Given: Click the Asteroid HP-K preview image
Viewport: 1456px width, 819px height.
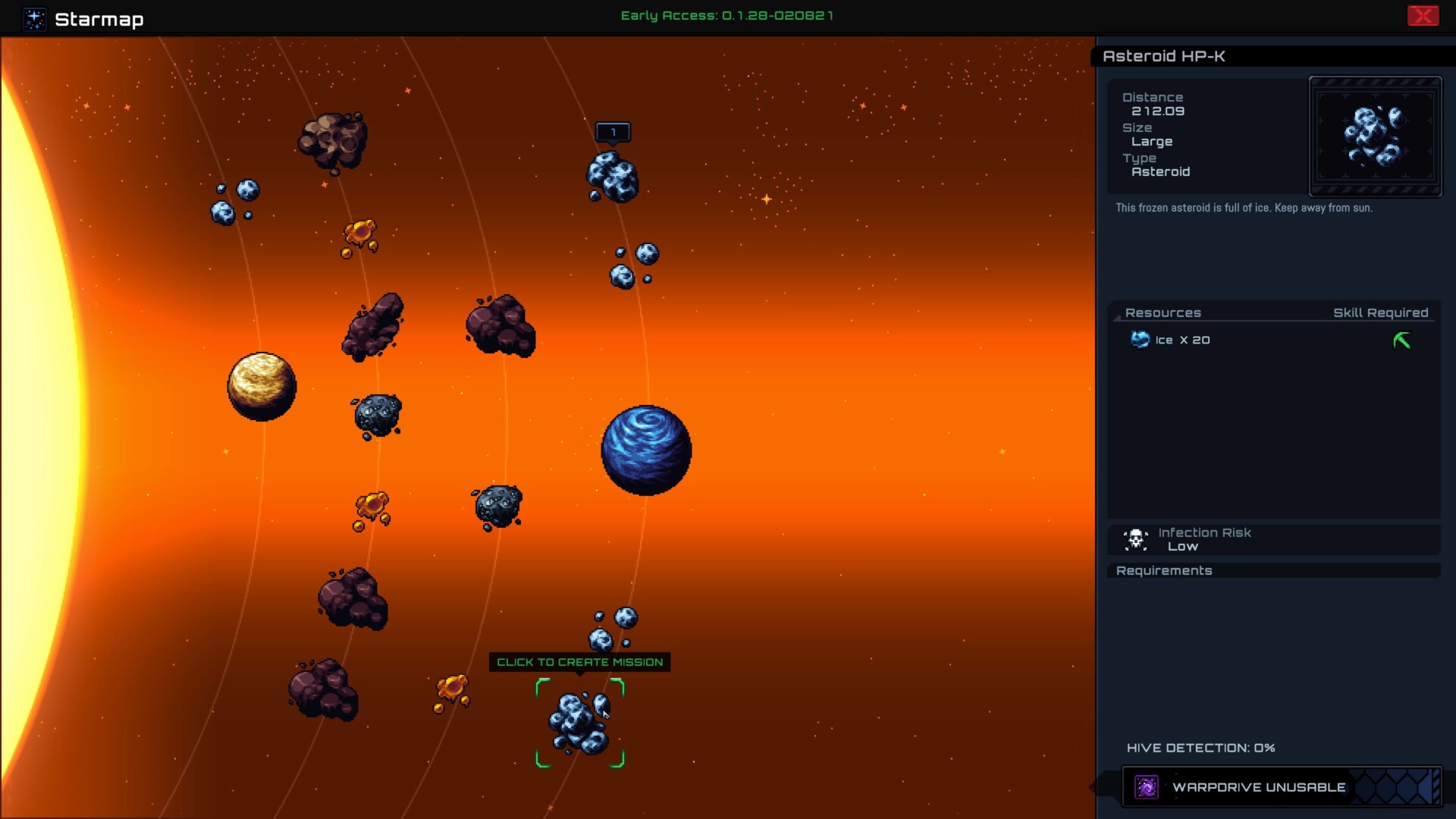Looking at the screenshot, I should (x=1374, y=136).
